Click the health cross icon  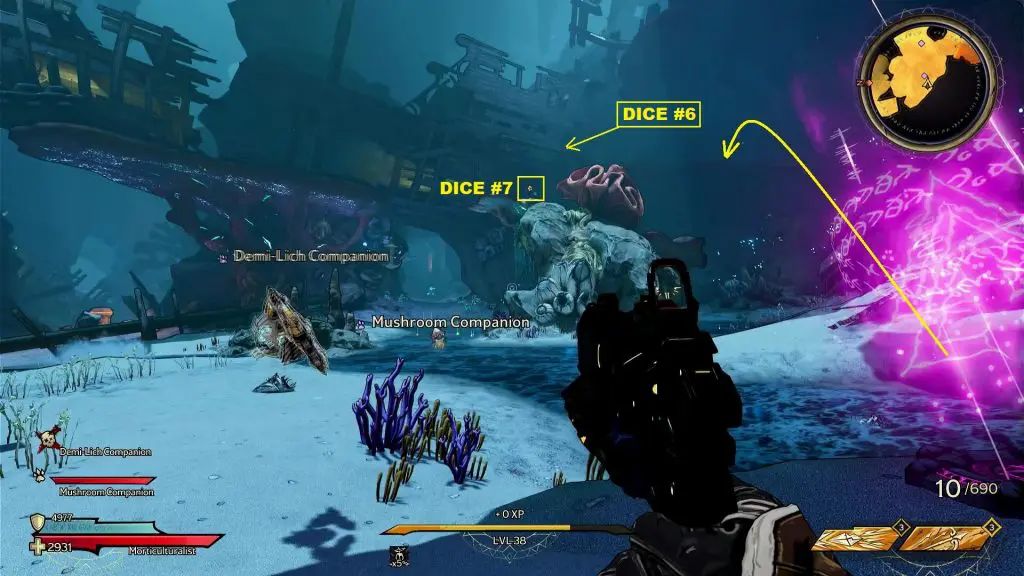pyautogui.click(x=39, y=546)
